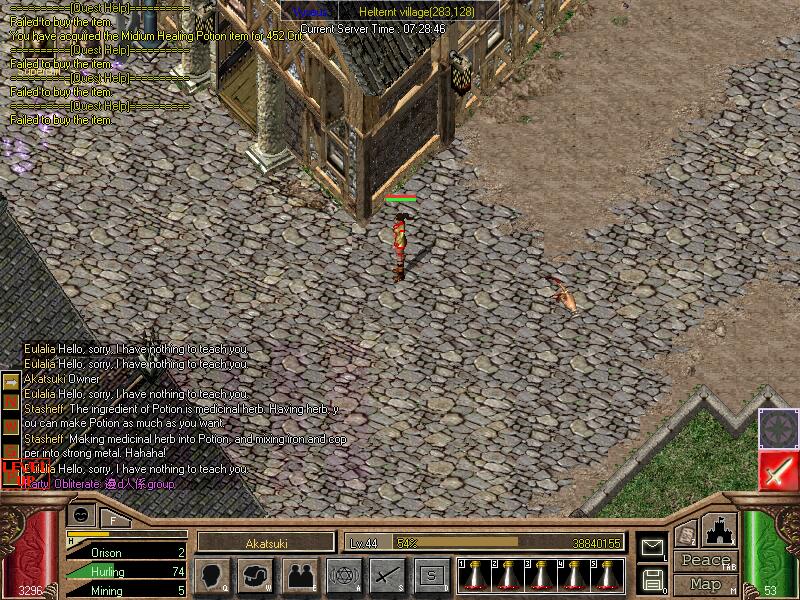Click the castle silhouette icon
The image size is (800, 600).
pos(717,529)
